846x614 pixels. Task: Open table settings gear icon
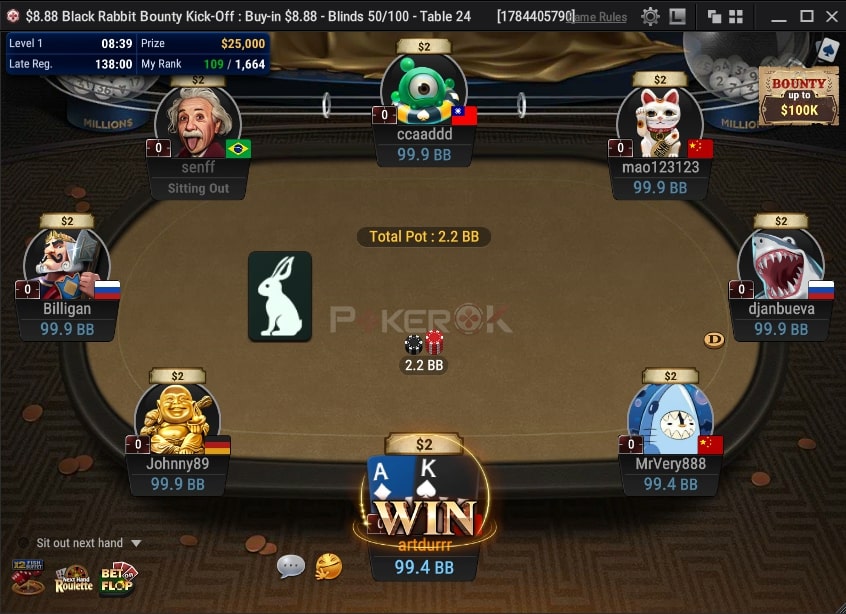click(x=650, y=16)
